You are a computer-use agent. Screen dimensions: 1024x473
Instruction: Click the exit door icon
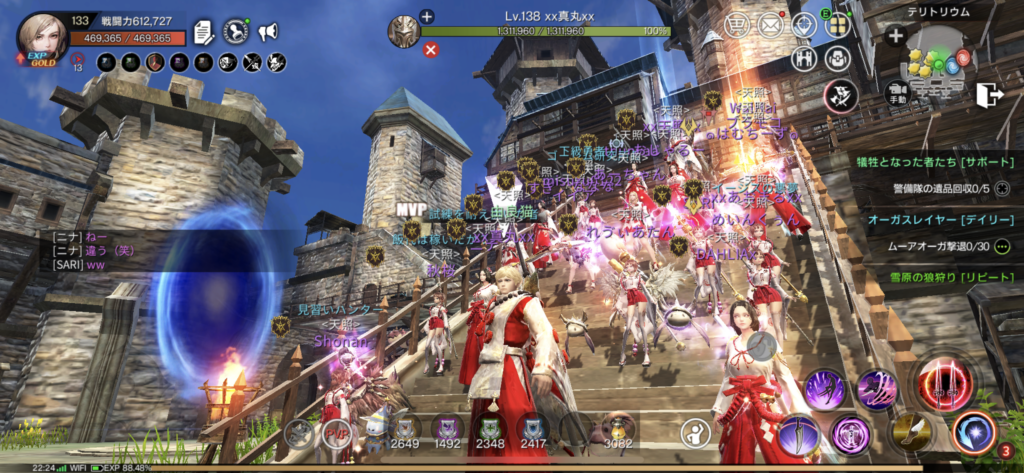pos(990,94)
